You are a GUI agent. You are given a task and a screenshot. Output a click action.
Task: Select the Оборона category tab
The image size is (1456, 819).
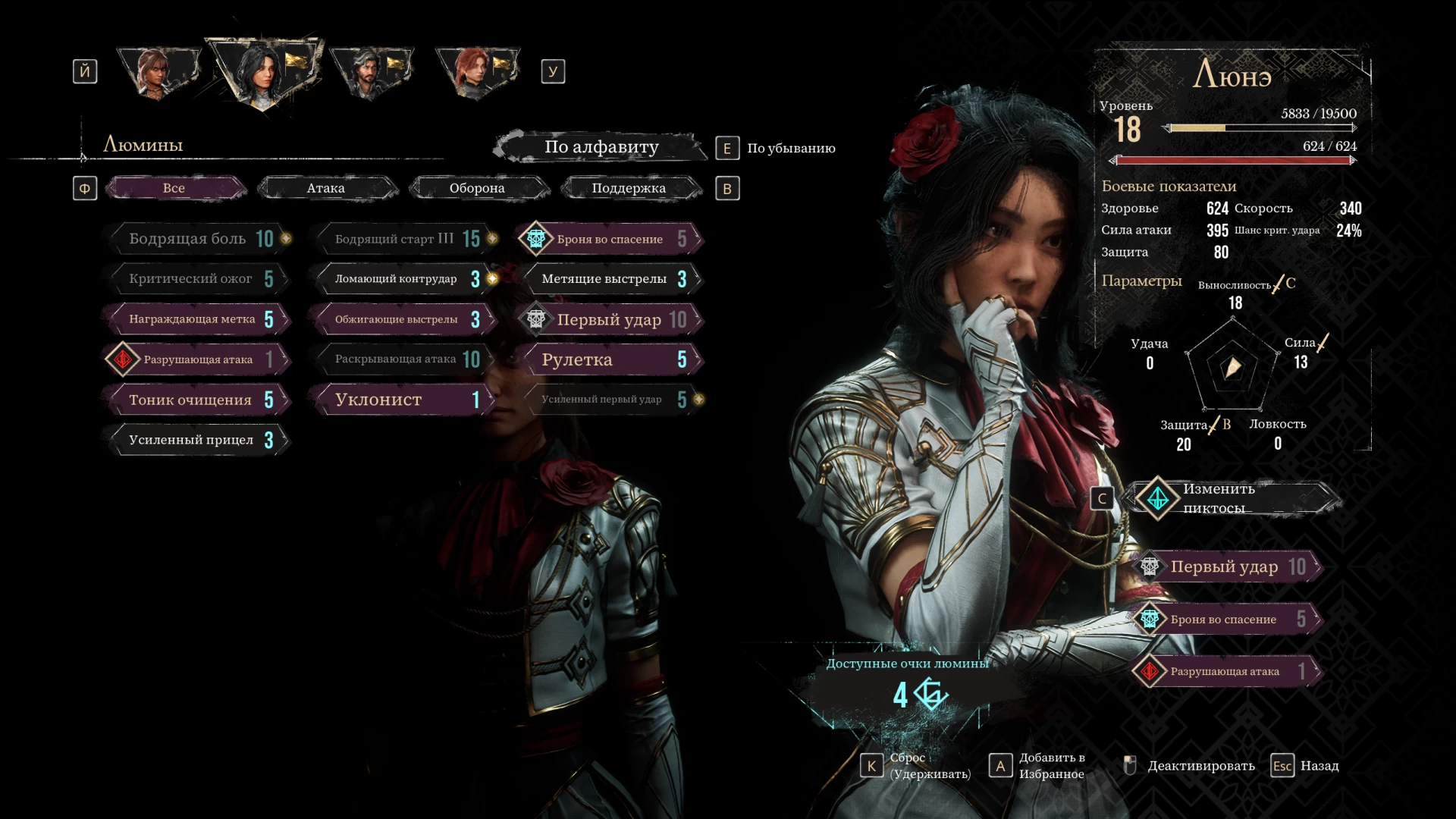pos(477,188)
